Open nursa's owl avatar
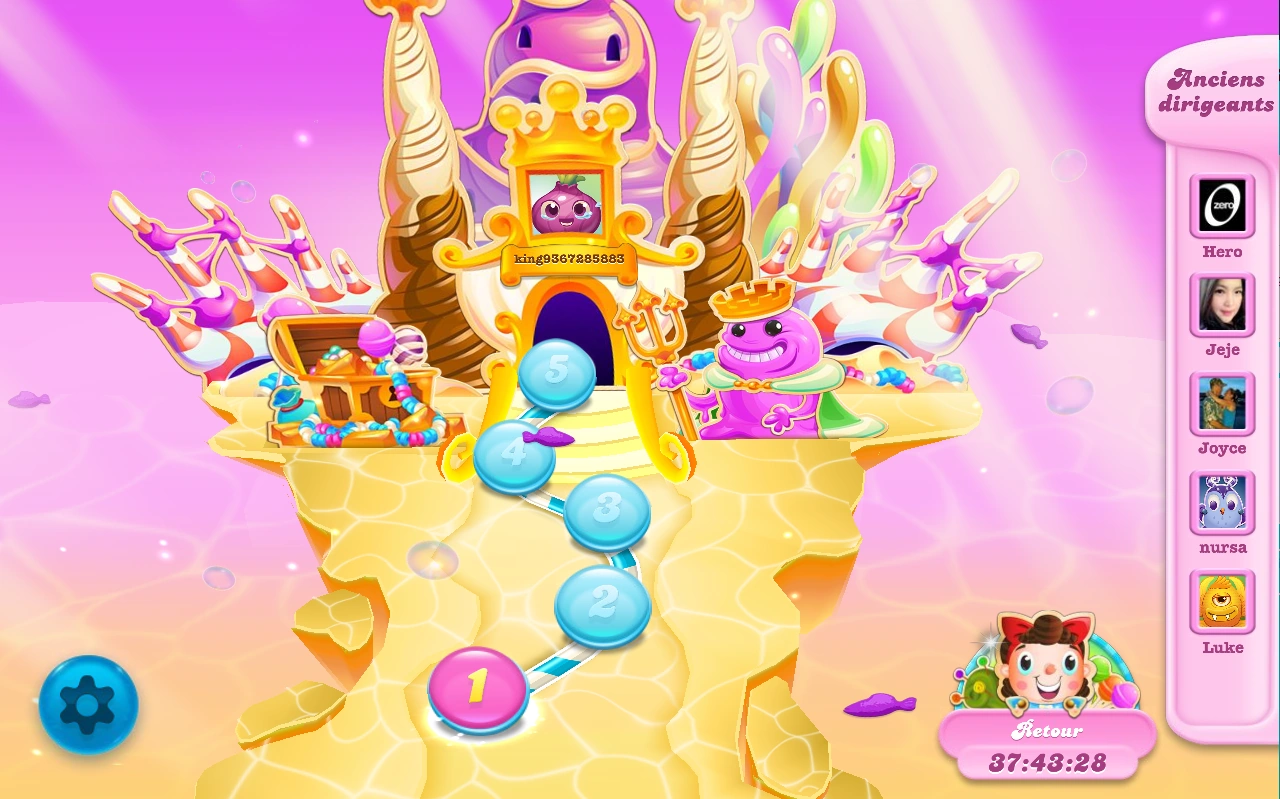 [x=1222, y=503]
